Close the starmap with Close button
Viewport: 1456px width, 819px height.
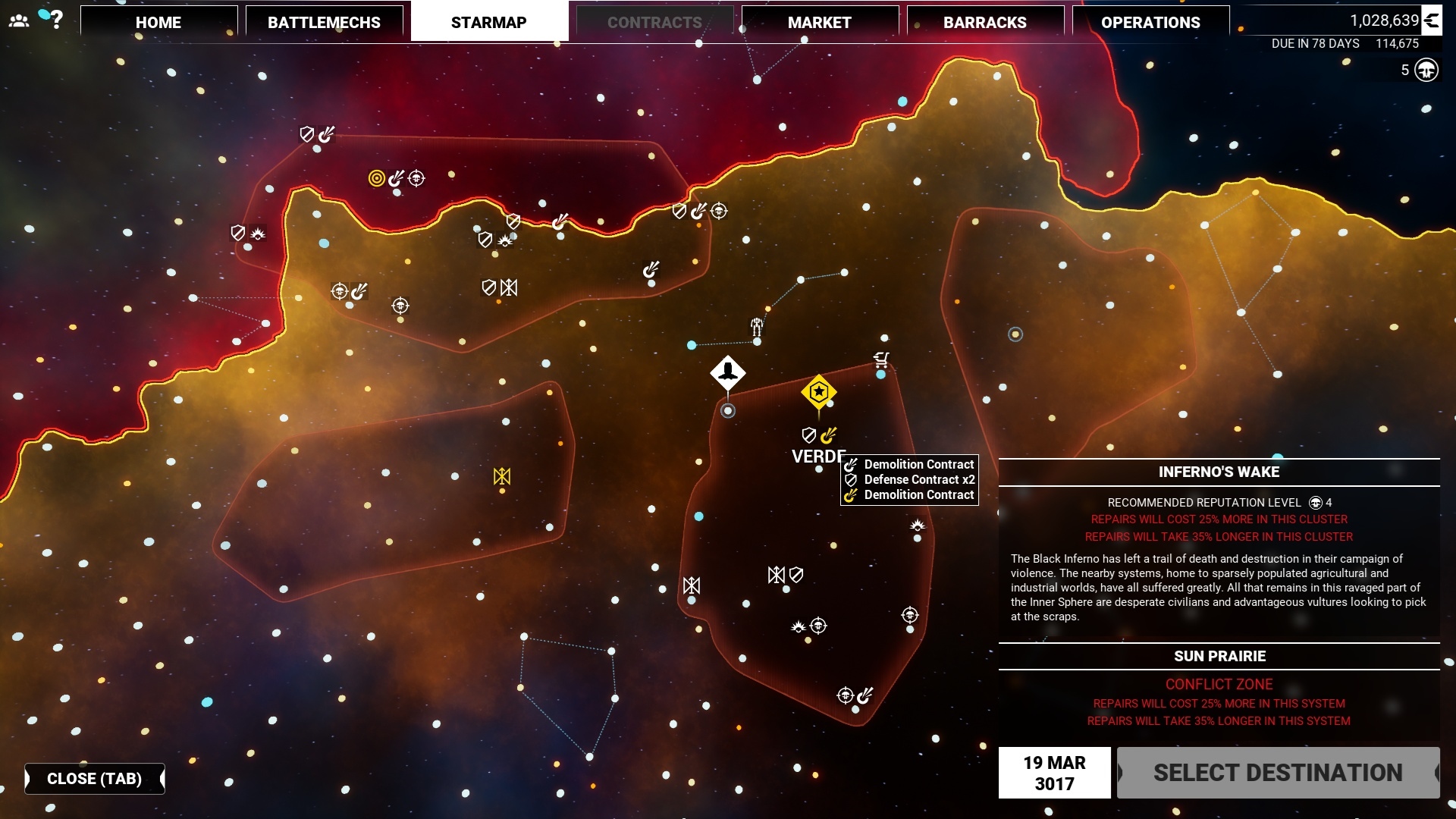pos(94,779)
